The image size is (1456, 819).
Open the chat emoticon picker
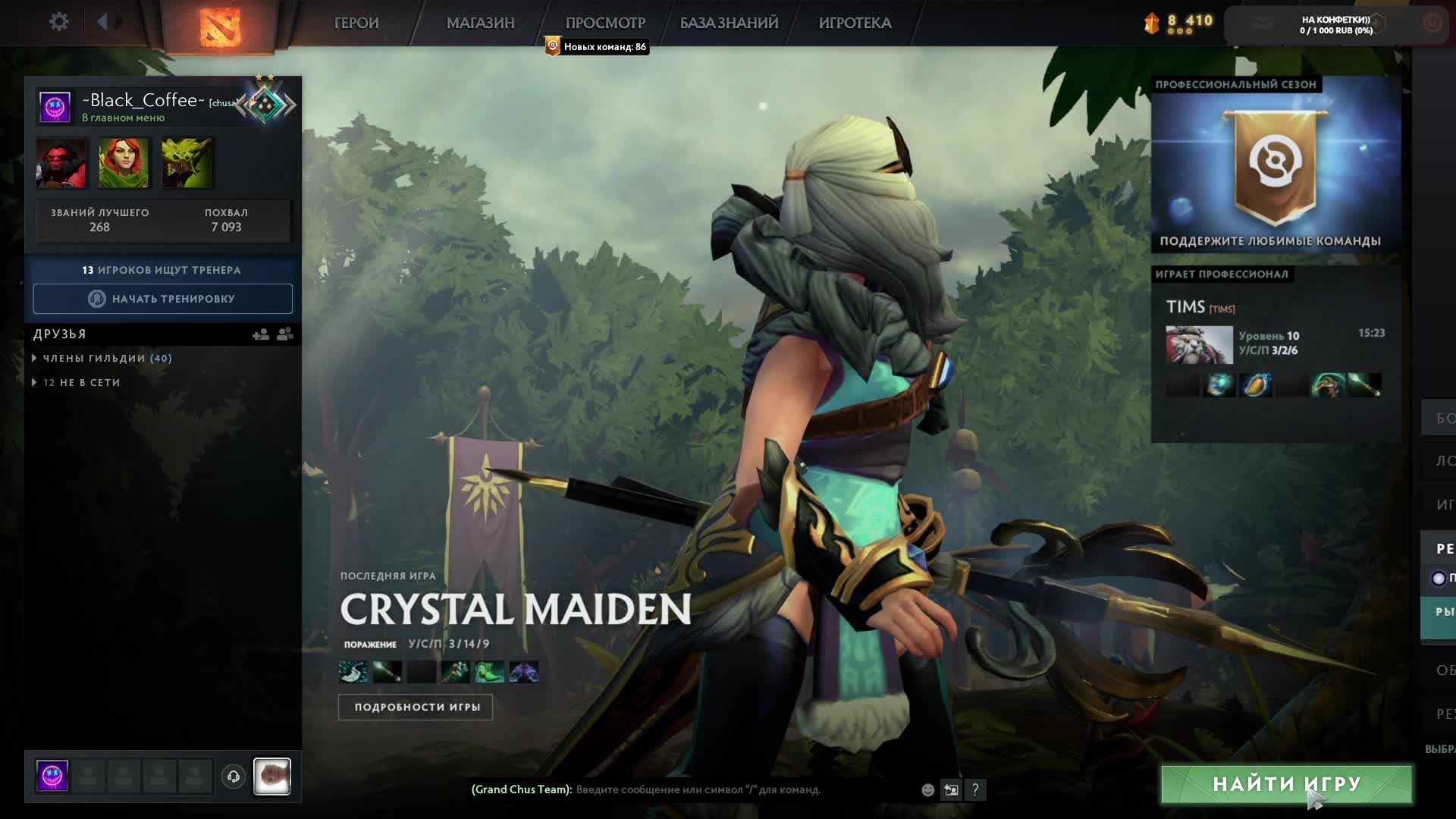coord(927,789)
